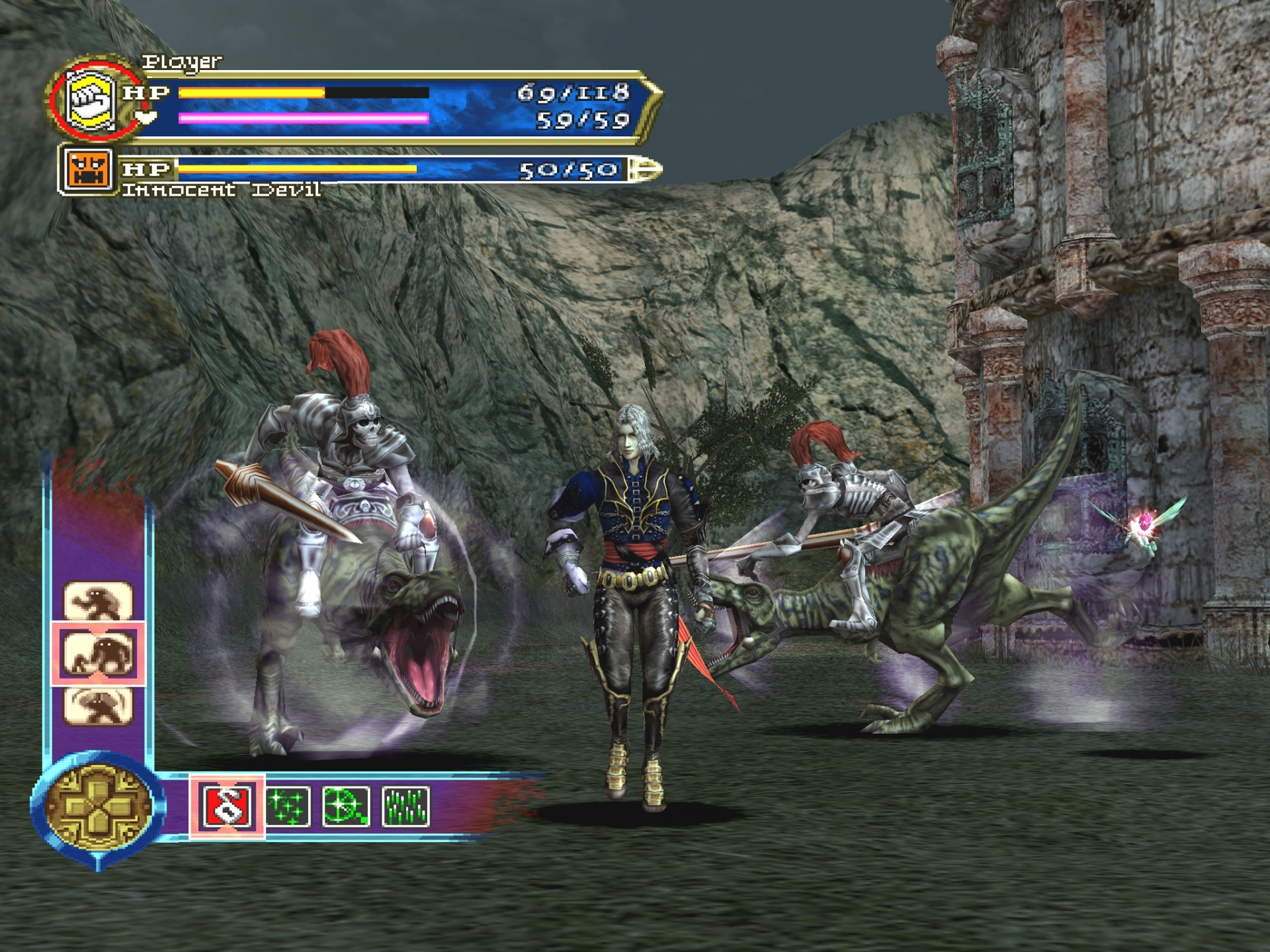
Task: Select the green falling streaks ability
Action: click(405, 807)
